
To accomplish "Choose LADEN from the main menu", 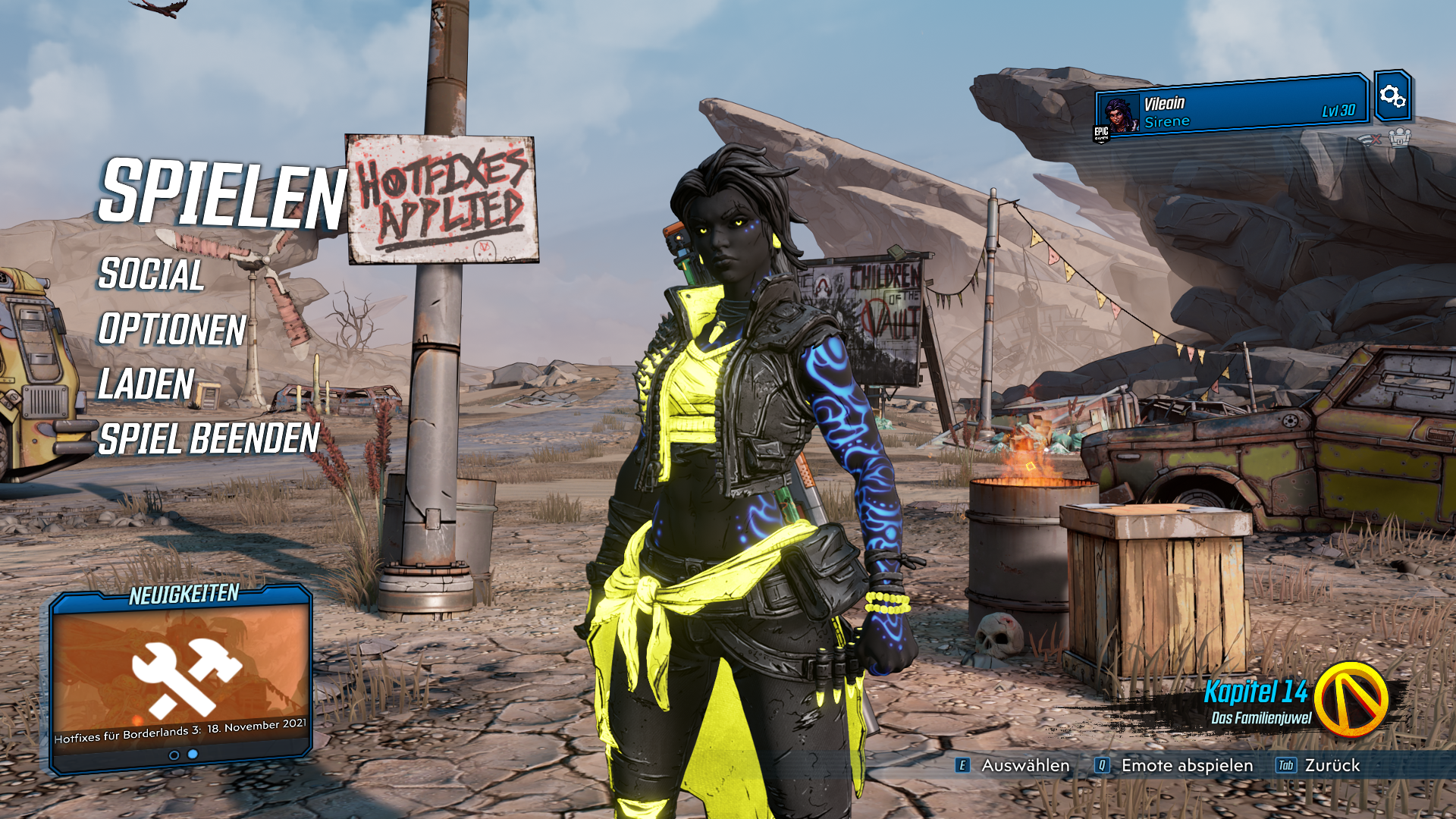I will click(146, 384).
